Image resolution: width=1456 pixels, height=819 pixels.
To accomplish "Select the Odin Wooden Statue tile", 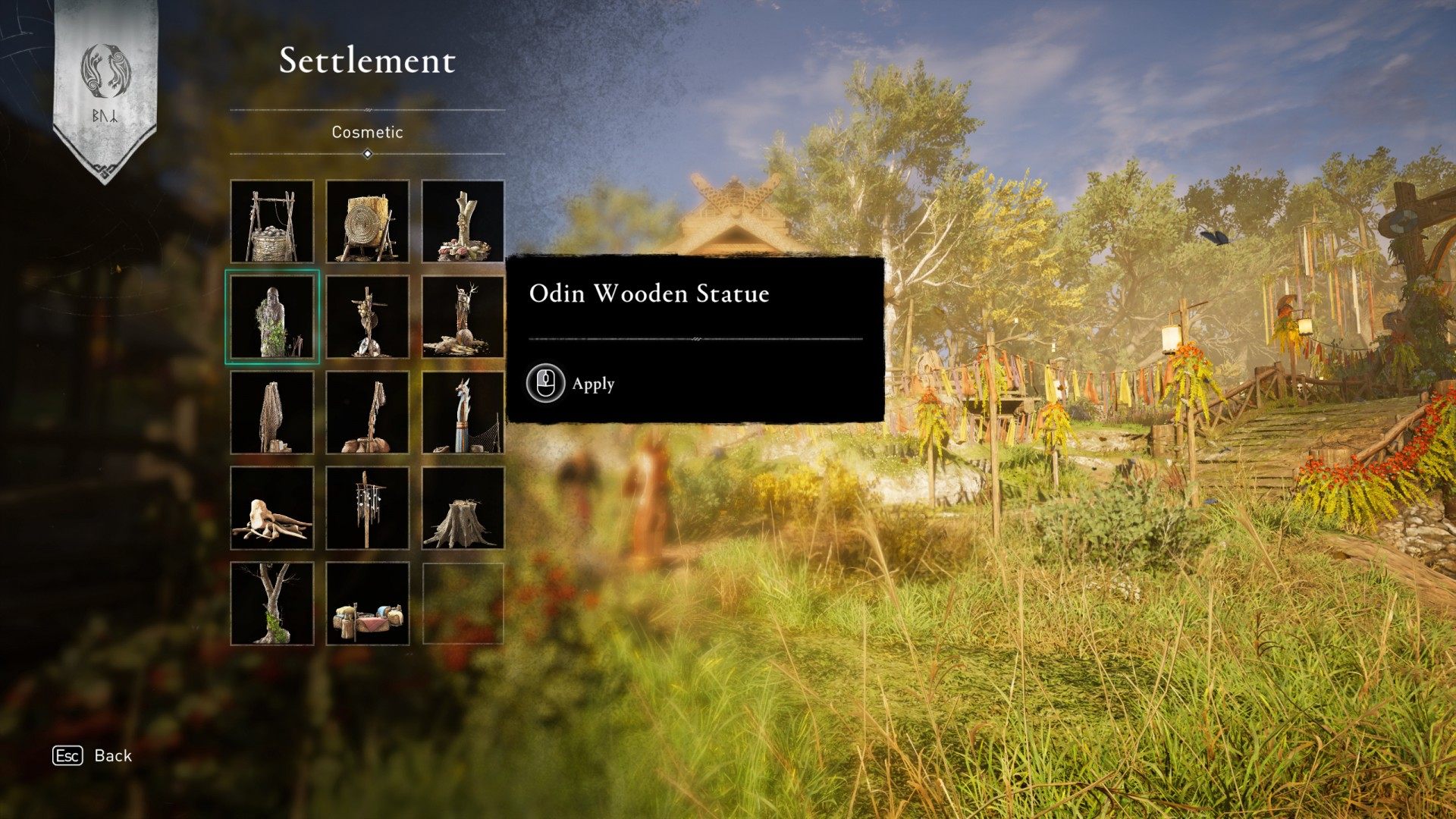I will click(x=272, y=317).
